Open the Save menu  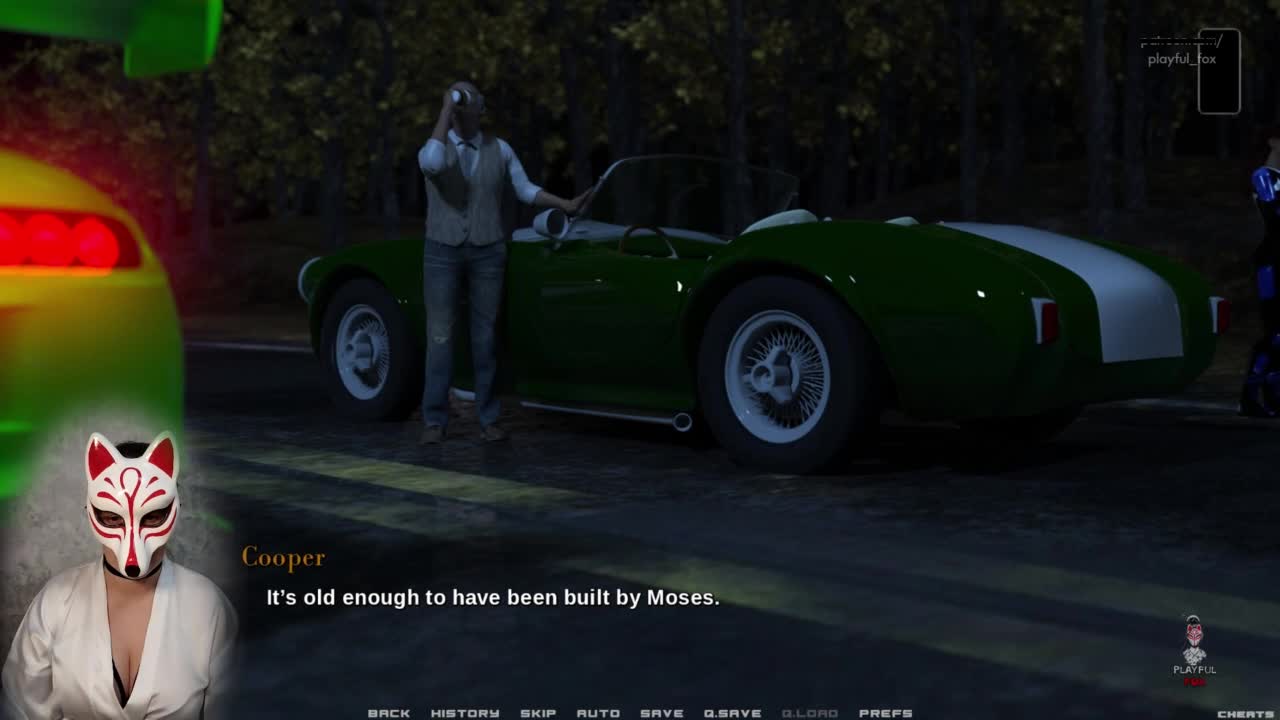[x=662, y=713]
